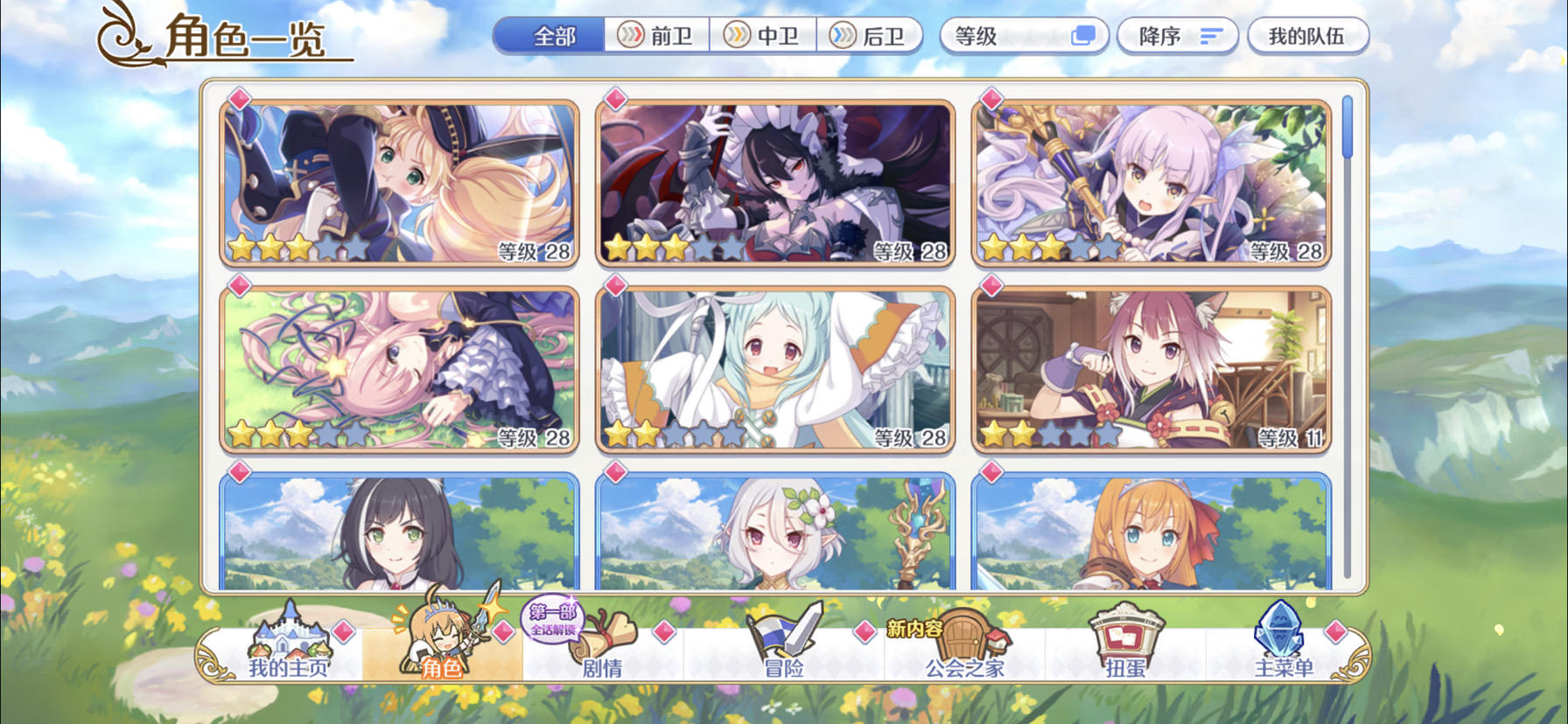The width and height of the screenshot is (1568, 724).
Task: Toggle 降序 descending sort order
Action: 1177,36
